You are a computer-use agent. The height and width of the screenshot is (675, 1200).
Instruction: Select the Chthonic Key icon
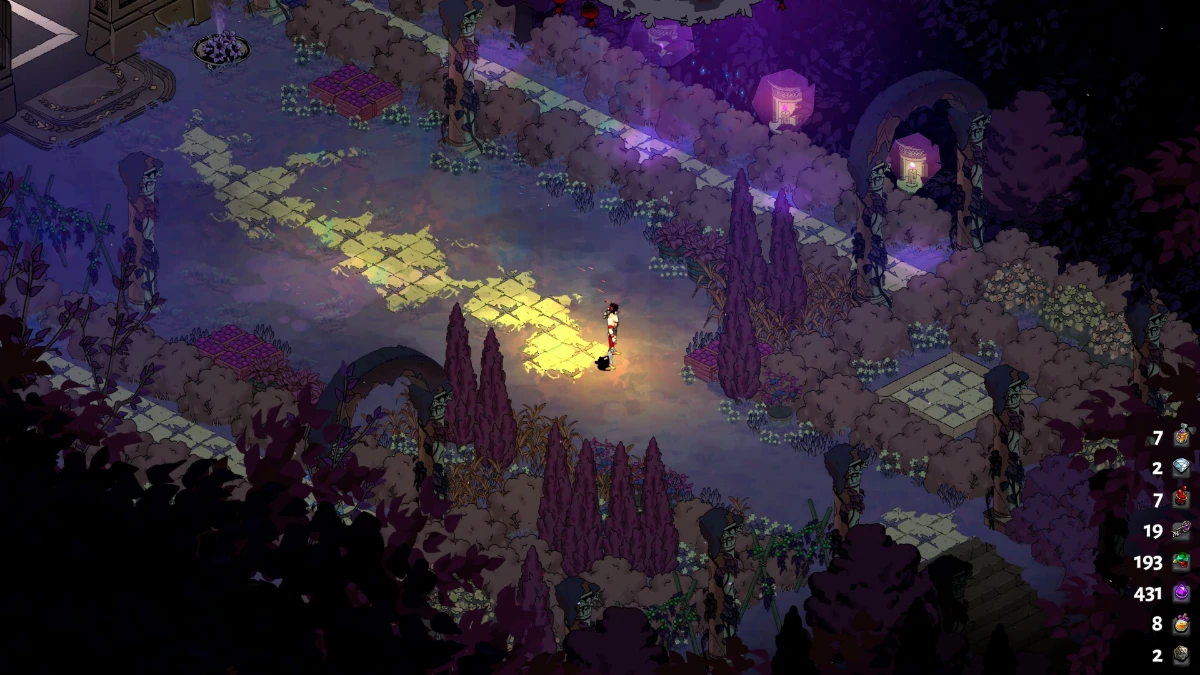pos(1182,531)
